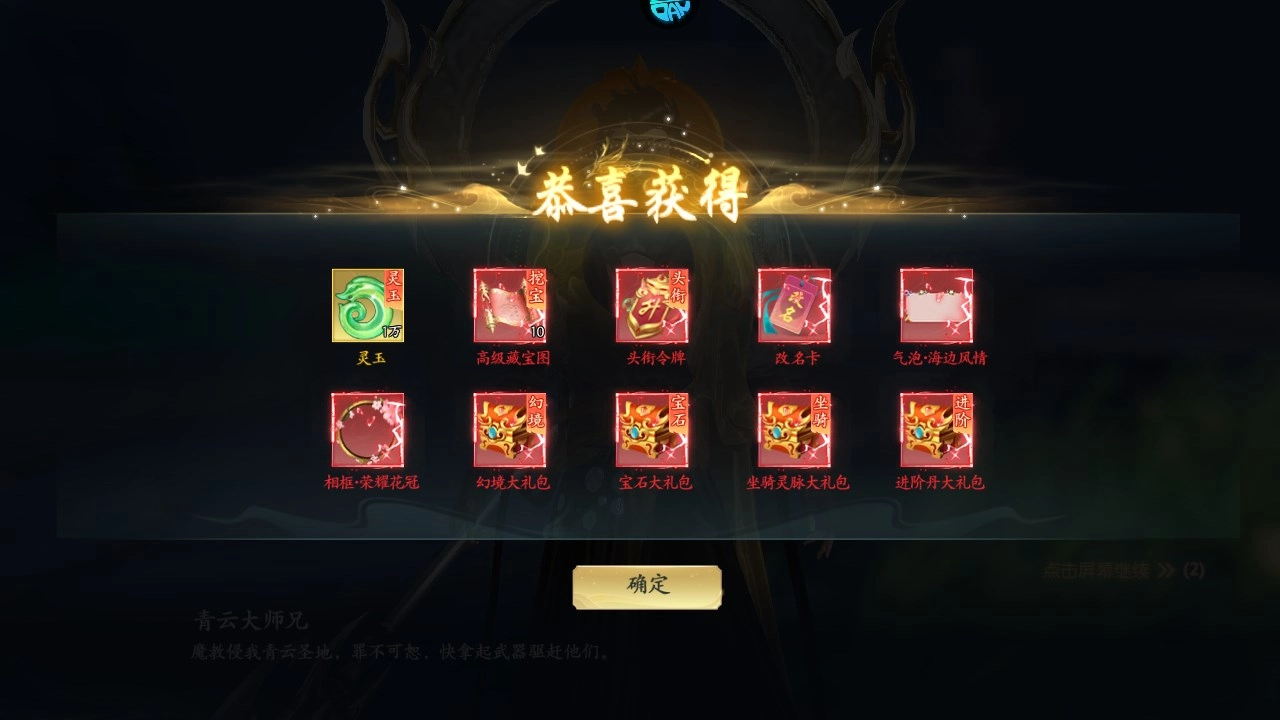Image resolution: width=1280 pixels, height=720 pixels.
Task: Select the 气泡·海边风情 bubble item icon
Action: 935,305
